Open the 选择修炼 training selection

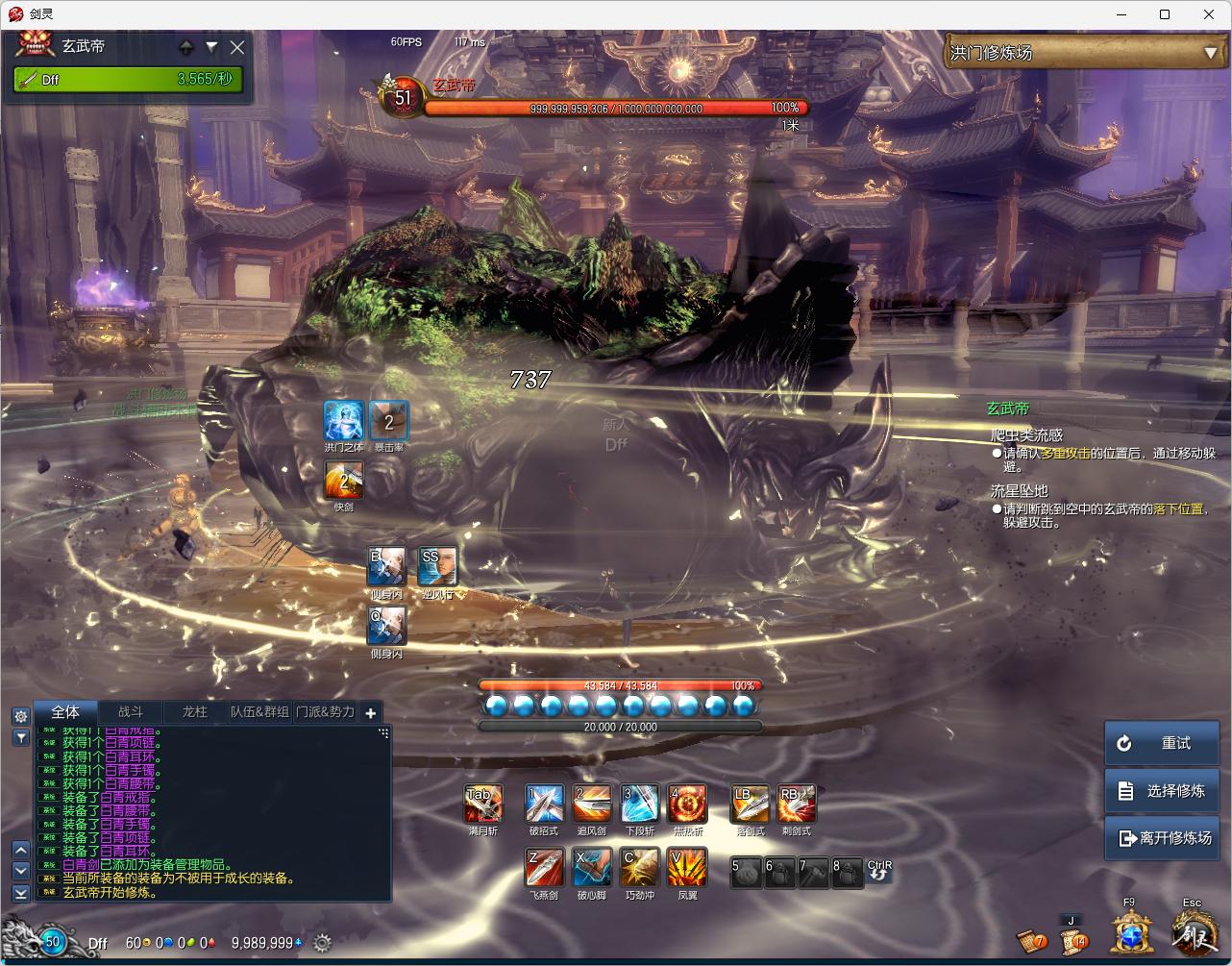pos(1161,790)
